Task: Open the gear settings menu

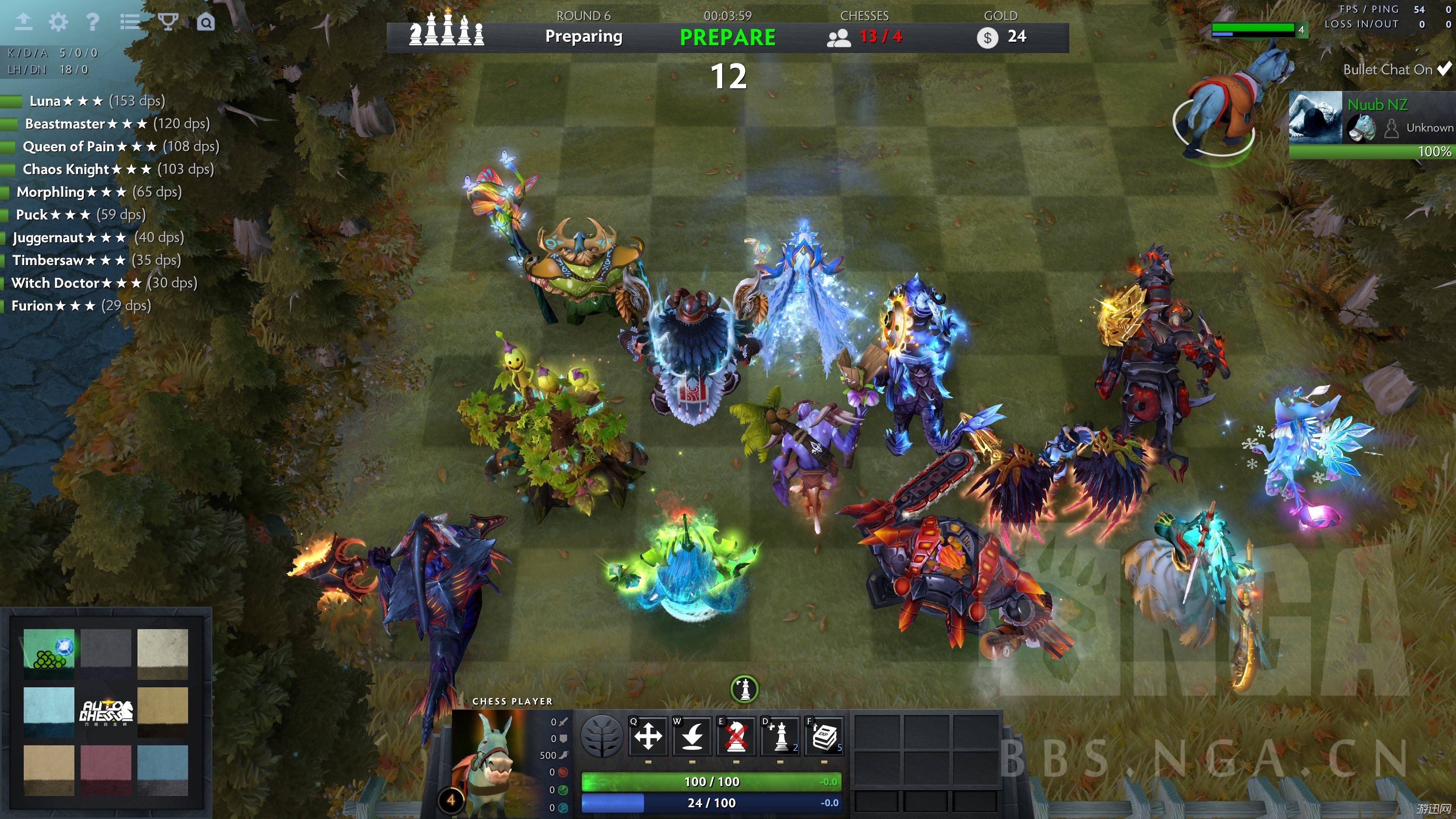Action: click(x=58, y=22)
